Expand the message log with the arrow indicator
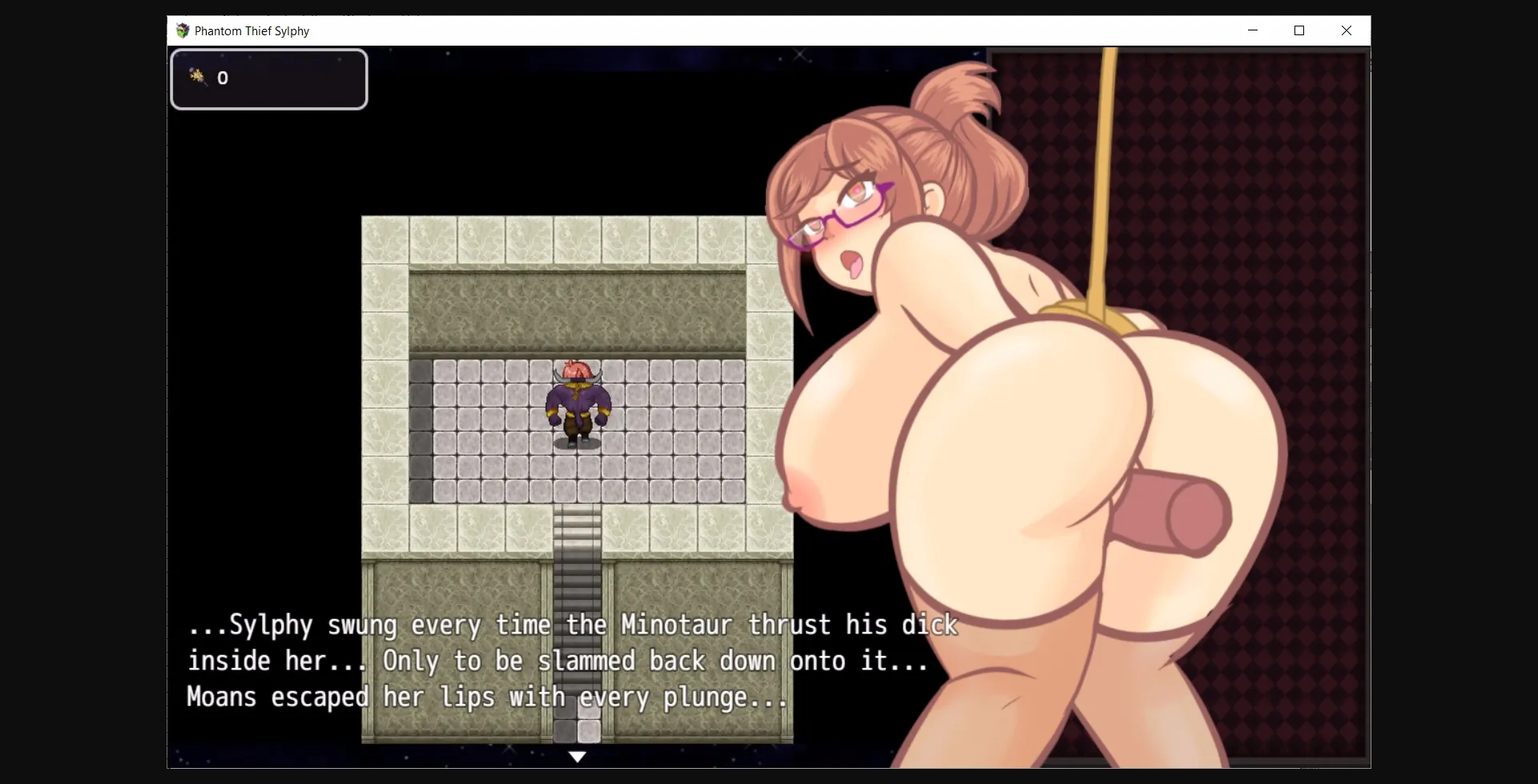The width and height of the screenshot is (1538, 784). click(578, 756)
